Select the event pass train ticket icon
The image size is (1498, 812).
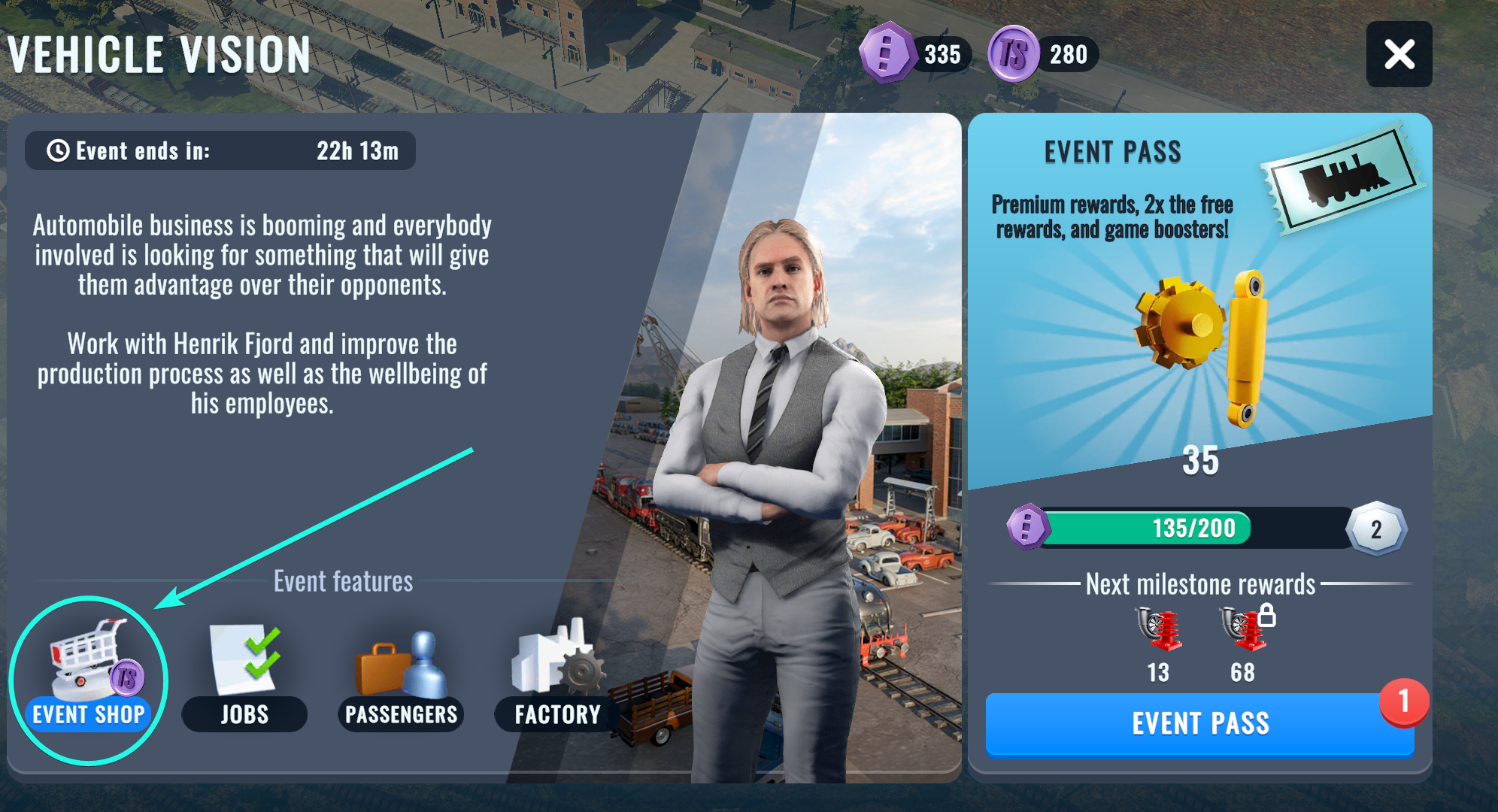[1341, 177]
